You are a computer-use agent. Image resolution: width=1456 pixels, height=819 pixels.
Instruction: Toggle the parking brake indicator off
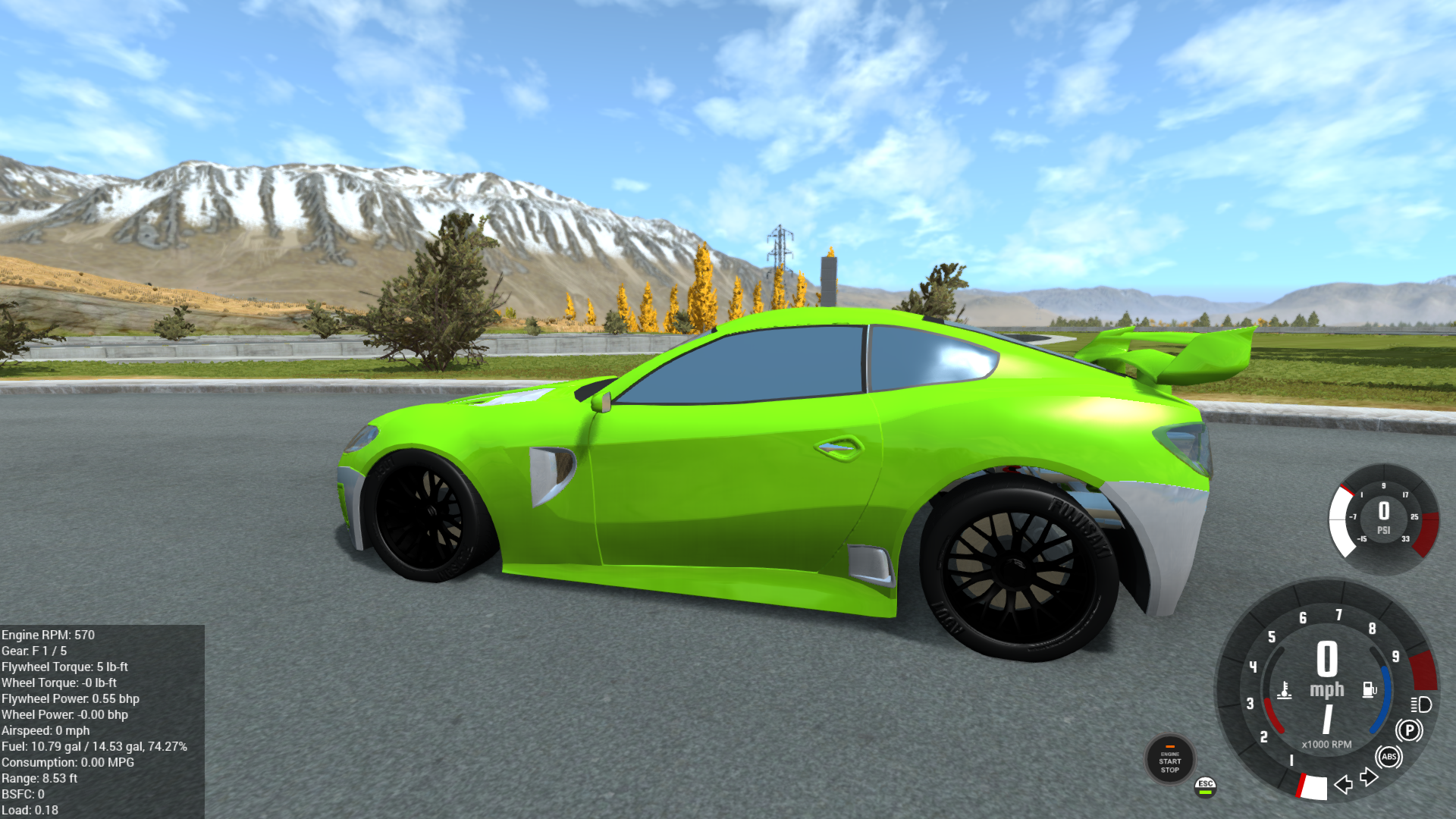tap(1410, 730)
